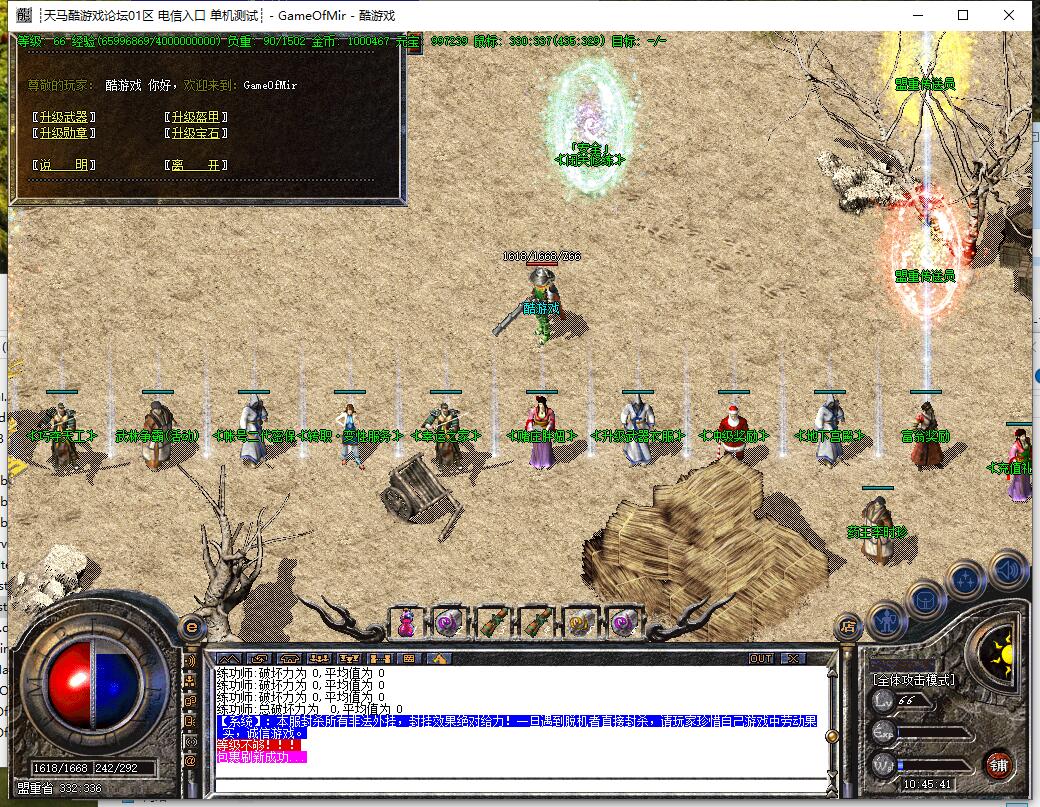Toggle the 全体攻击模式 attack mode label
Viewport: 1040px width, 807px height.
(x=914, y=680)
